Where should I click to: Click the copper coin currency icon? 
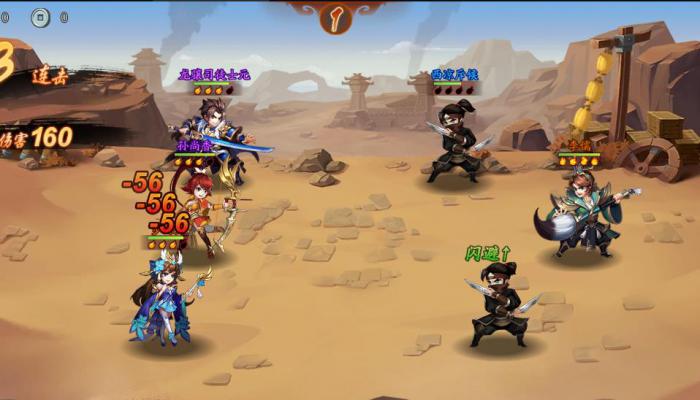40,16
